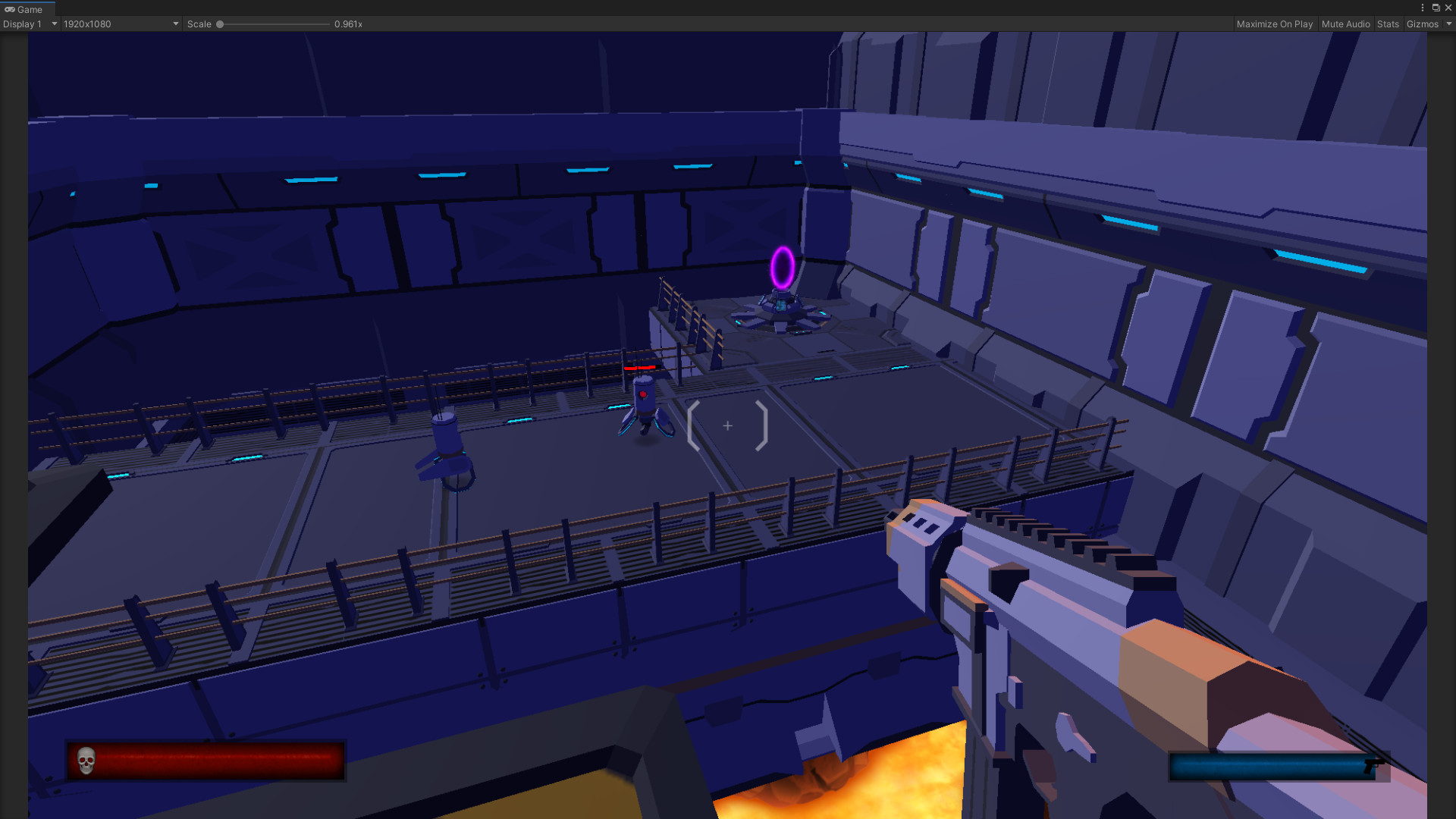Click the Gizmos button label
Image resolution: width=1456 pixels, height=819 pixels.
coord(1422,24)
